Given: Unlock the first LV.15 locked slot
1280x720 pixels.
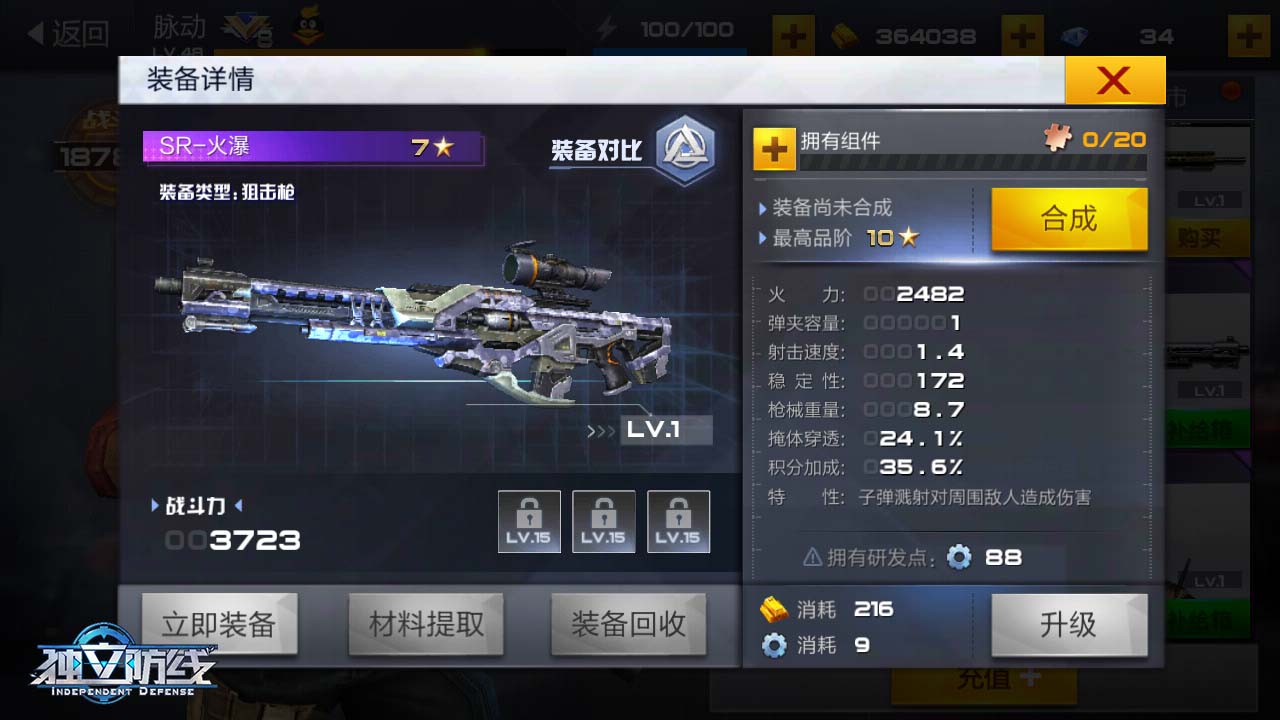Looking at the screenshot, I should pos(530,520).
